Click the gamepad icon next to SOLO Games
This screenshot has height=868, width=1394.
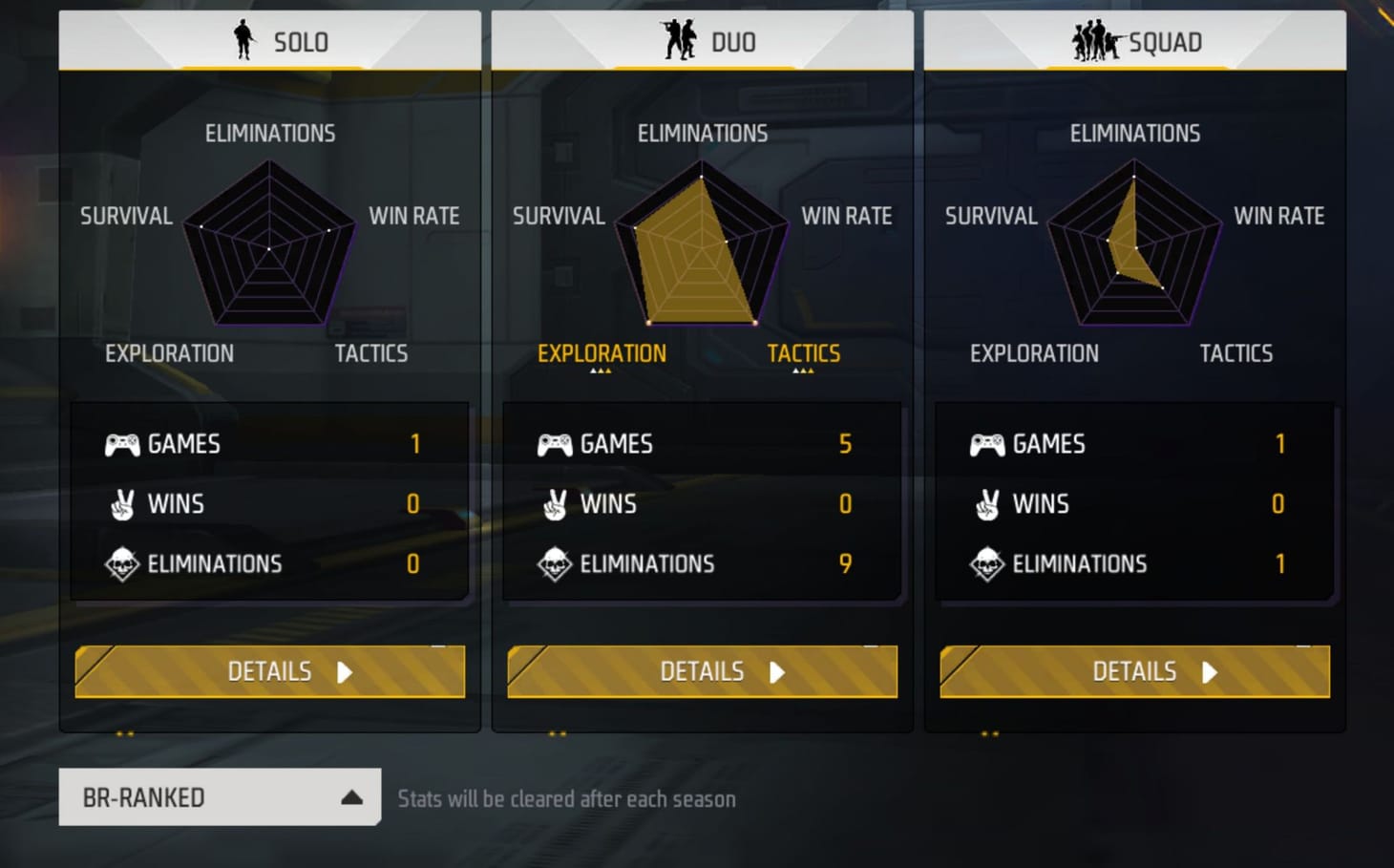pyautogui.click(x=120, y=443)
